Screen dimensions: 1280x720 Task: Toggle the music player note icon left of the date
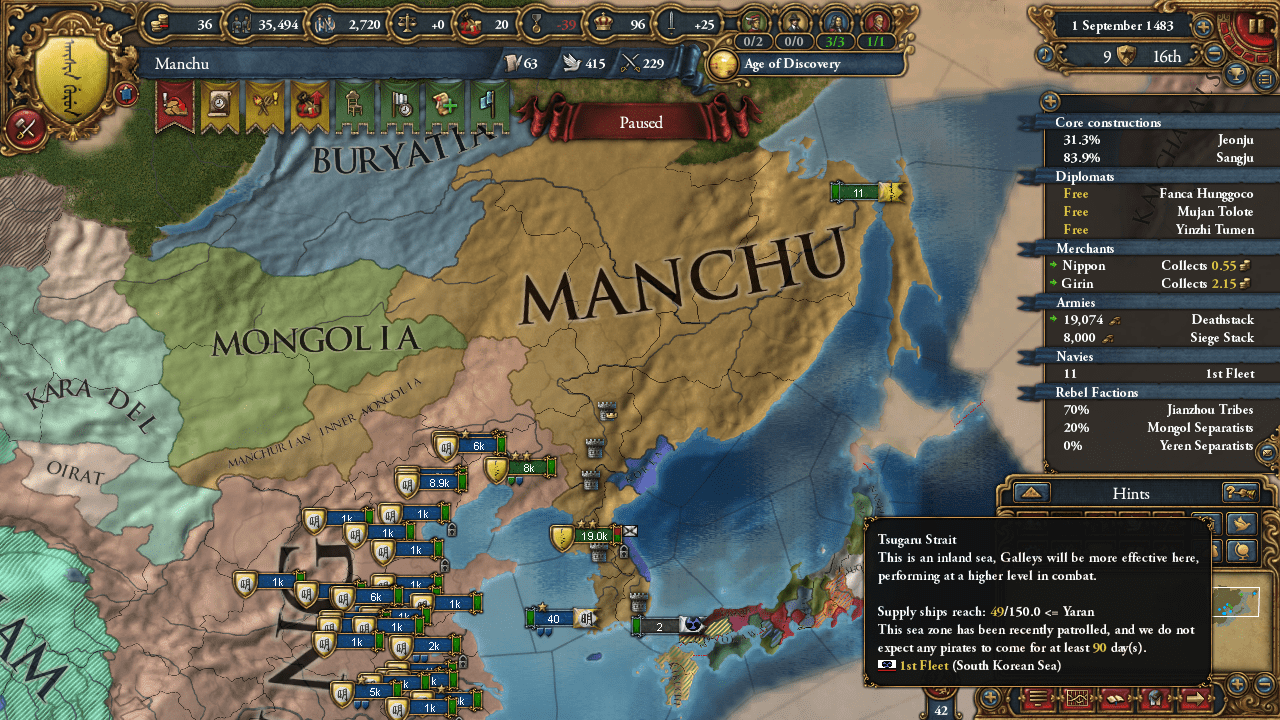[1046, 54]
